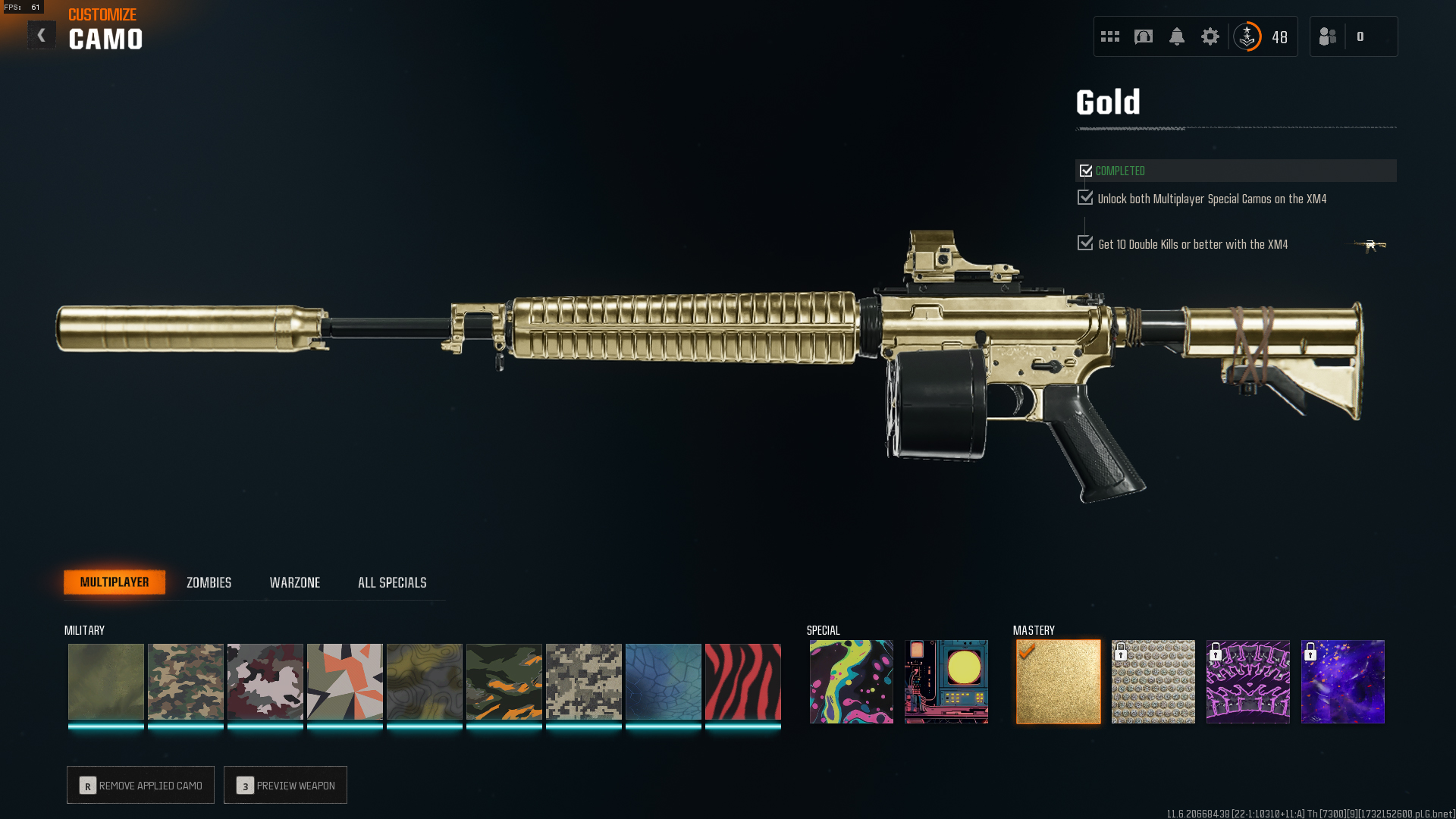
Task: Select the Gold mastery camo swatch
Action: click(1058, 681)
